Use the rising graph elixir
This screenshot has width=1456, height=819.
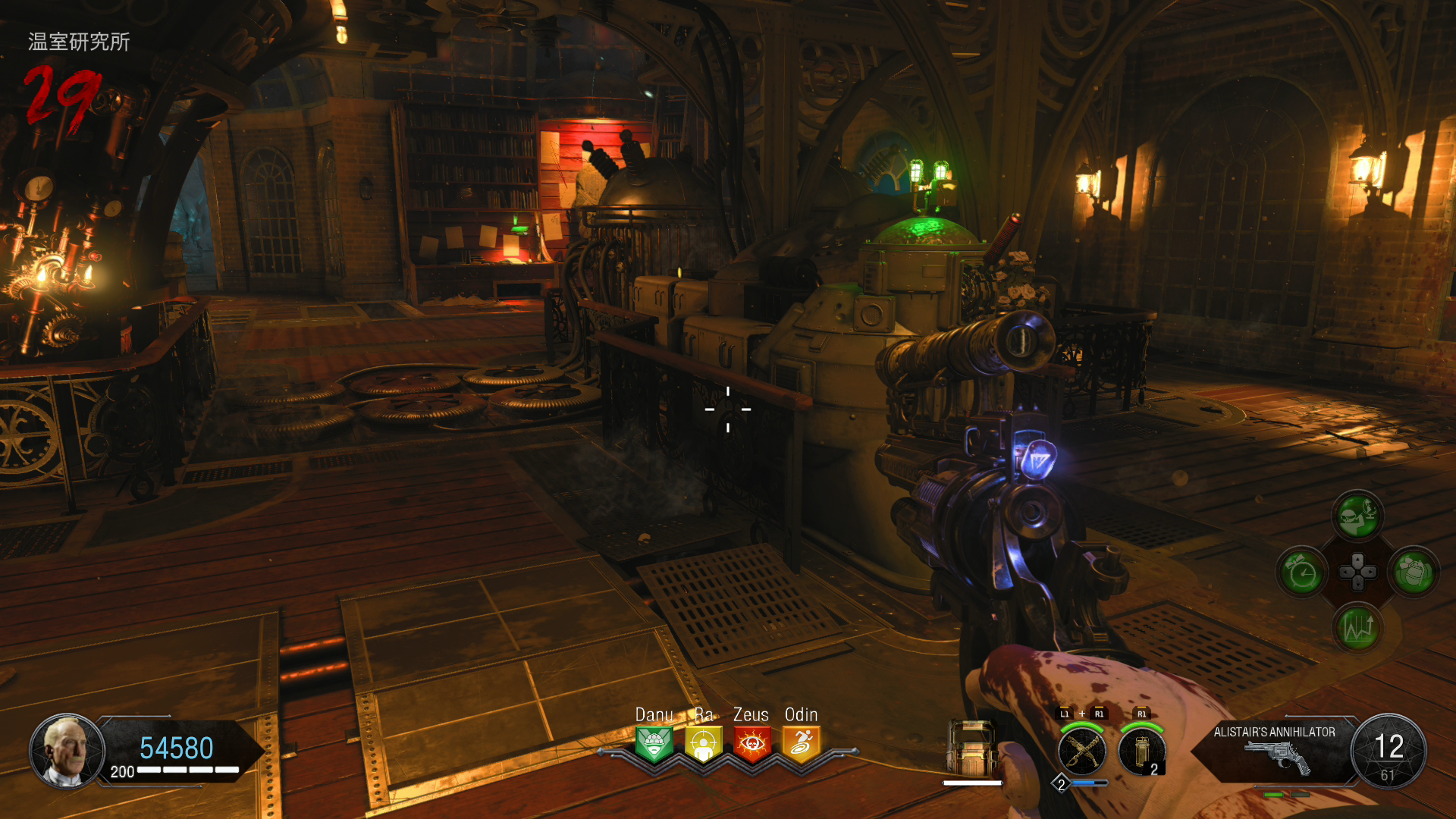[x=1357, y=629]
